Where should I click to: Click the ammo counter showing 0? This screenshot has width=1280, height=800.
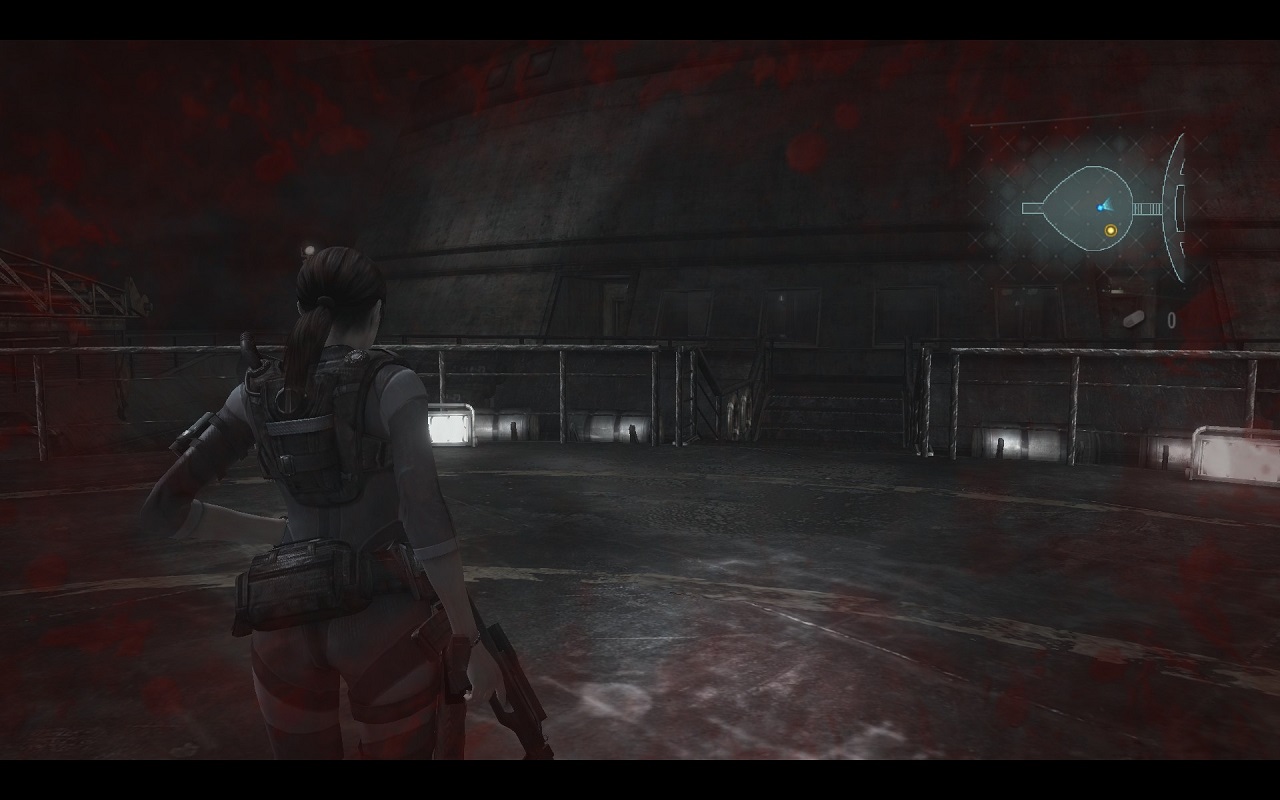(1171, 318)
